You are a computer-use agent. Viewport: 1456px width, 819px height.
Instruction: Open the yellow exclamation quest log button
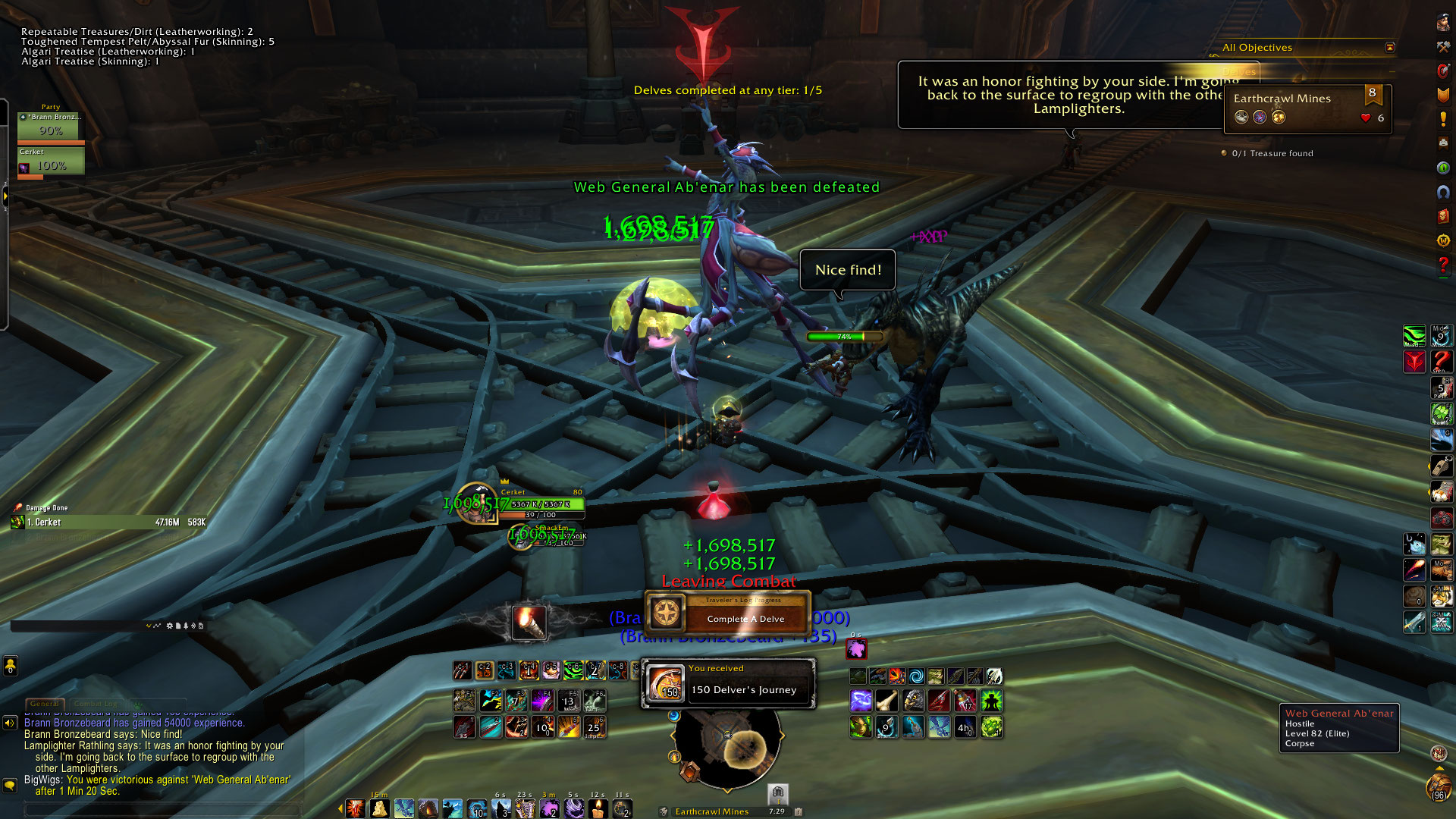point(1443,119)
